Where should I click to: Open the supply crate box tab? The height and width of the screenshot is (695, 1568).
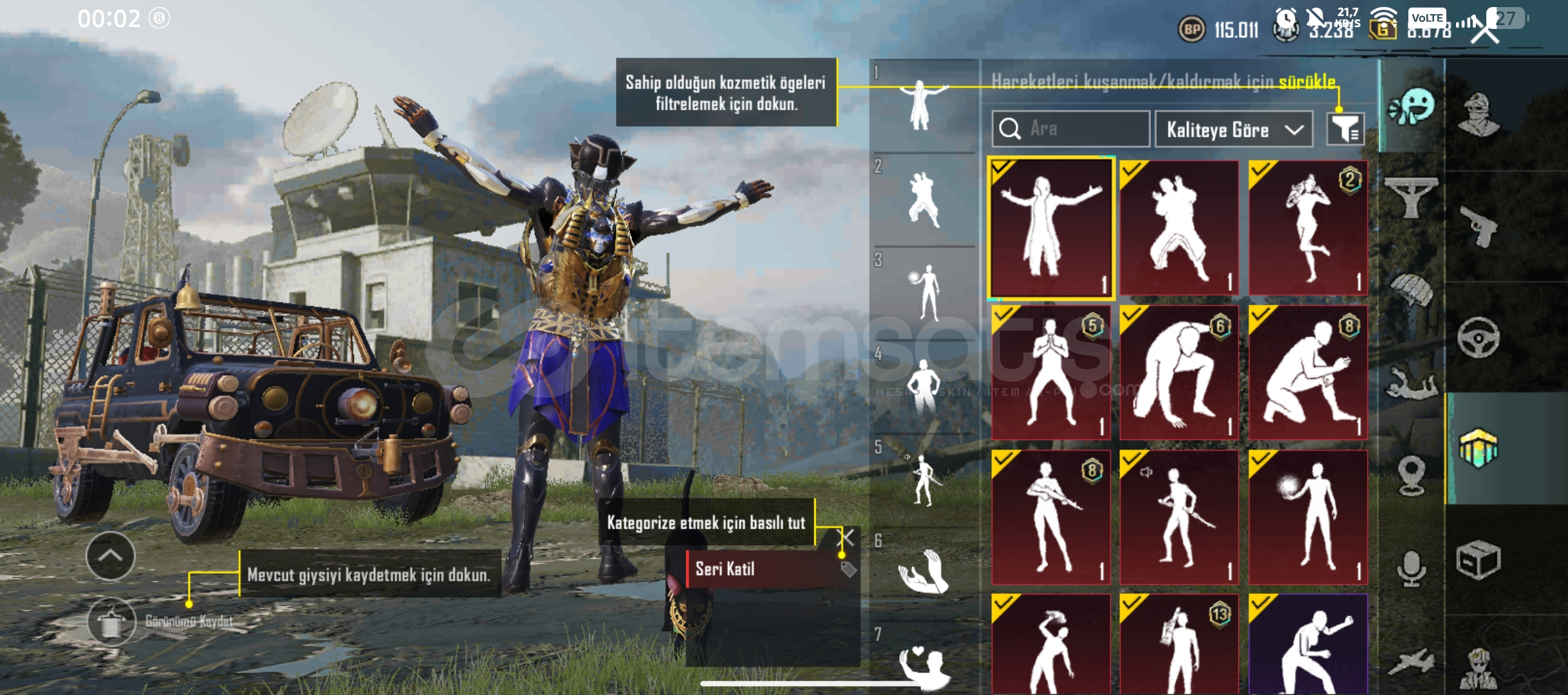point(1480,561)
